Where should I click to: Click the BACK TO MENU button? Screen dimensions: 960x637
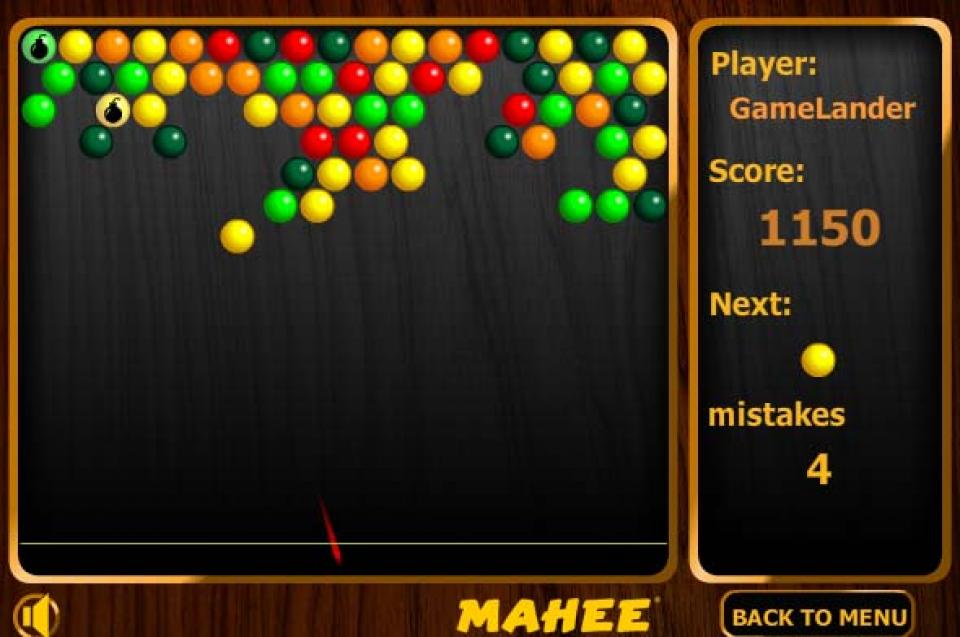coord(817,615)
